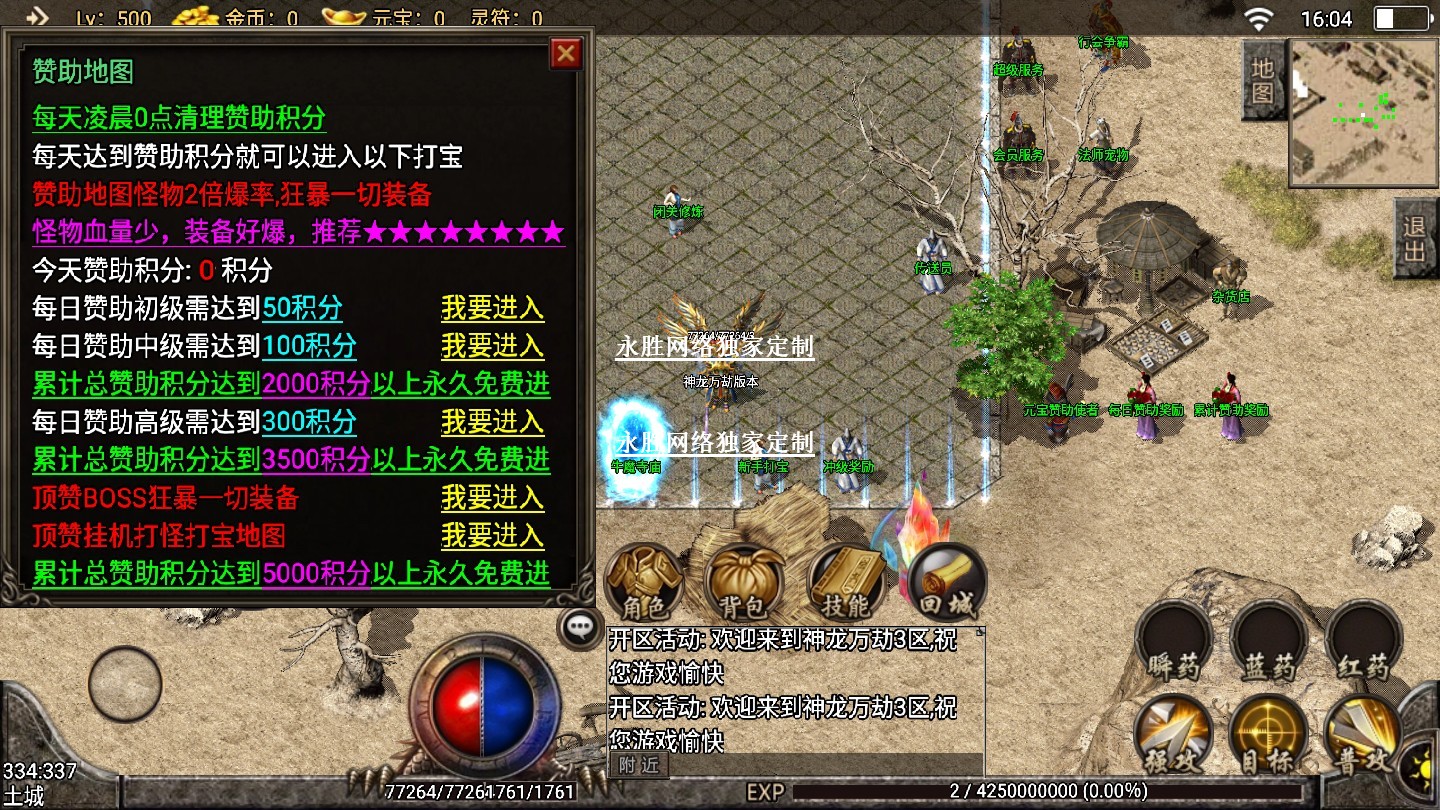Click 我要进入 for the 100积分 mid-level map
The height and width of the screenshot is (810, 1440).
coord(492,346)
